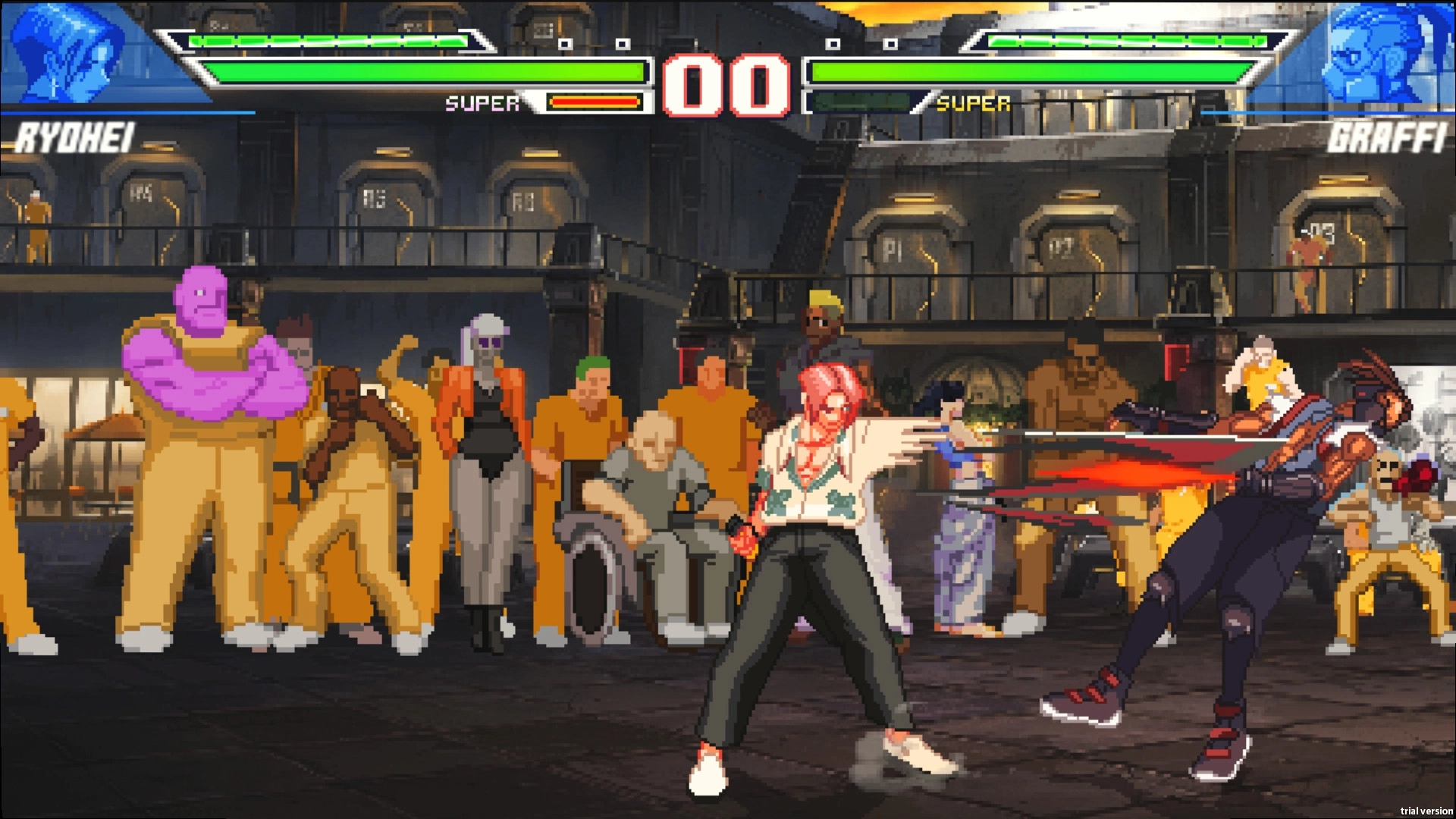Viewport: 1456px width, 819px height.
Task: Click Graffi's second round-win pip
Action: [x=889, y=43]
